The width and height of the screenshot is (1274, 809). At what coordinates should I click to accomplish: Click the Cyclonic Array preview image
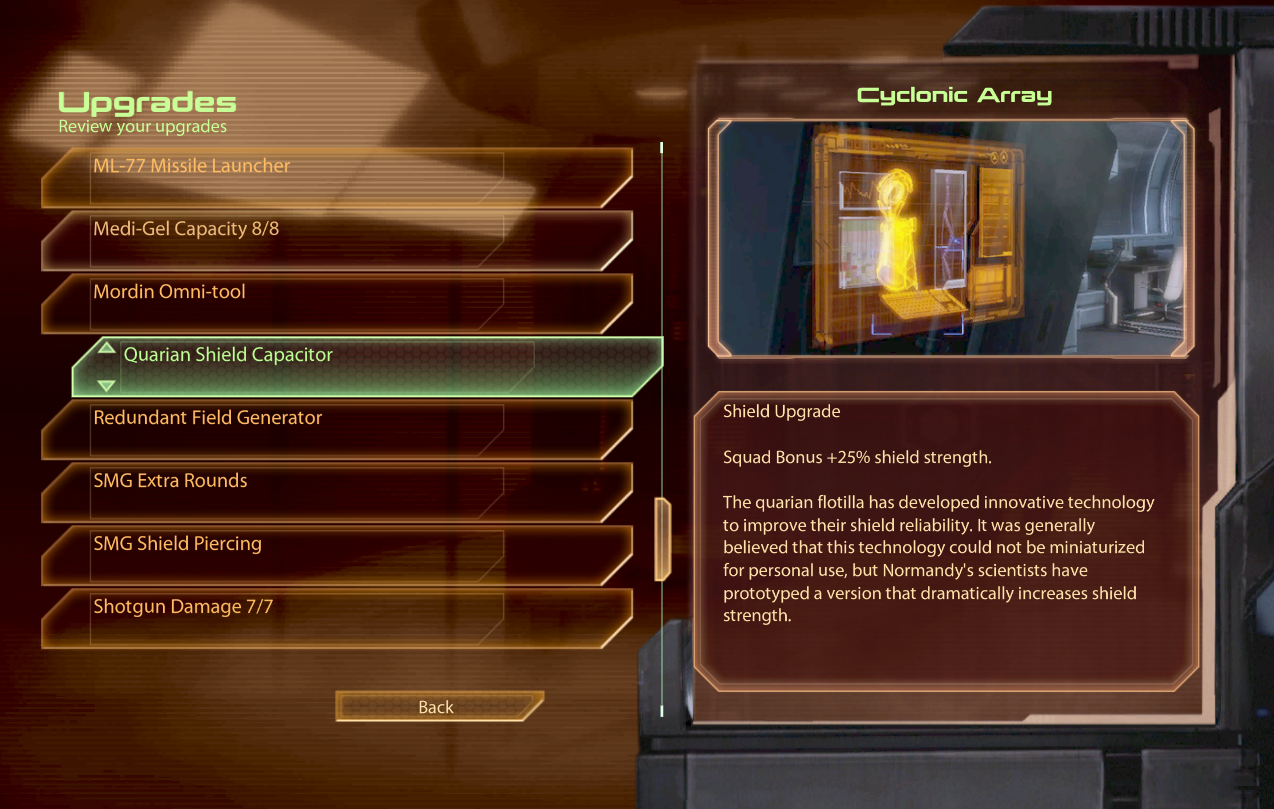click(949, 238)
